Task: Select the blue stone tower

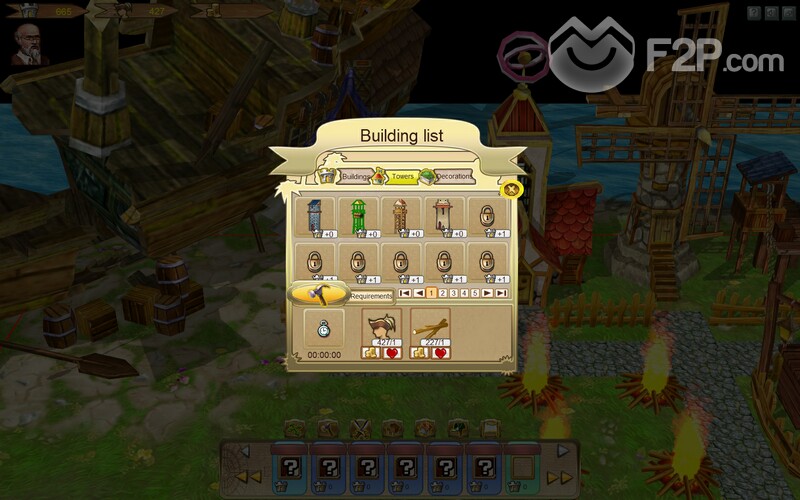Action: [313, 217]
